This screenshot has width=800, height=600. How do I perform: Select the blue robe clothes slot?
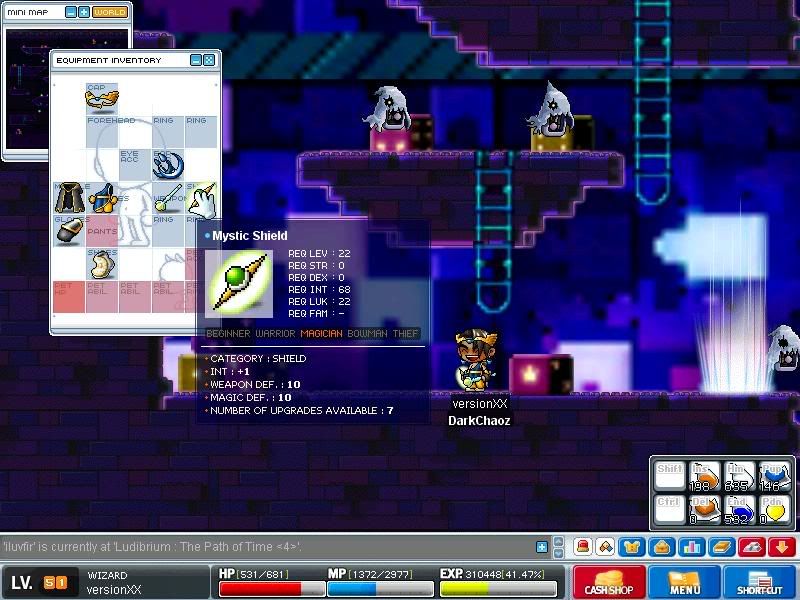point(102,199)
